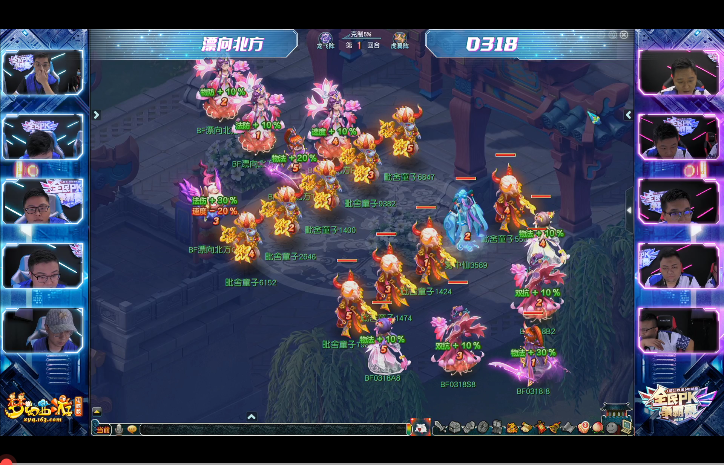Collapse the left team panel arrow
Viewport: 724px width, 465px height.
pyautogui.click(x=96, y=115)
